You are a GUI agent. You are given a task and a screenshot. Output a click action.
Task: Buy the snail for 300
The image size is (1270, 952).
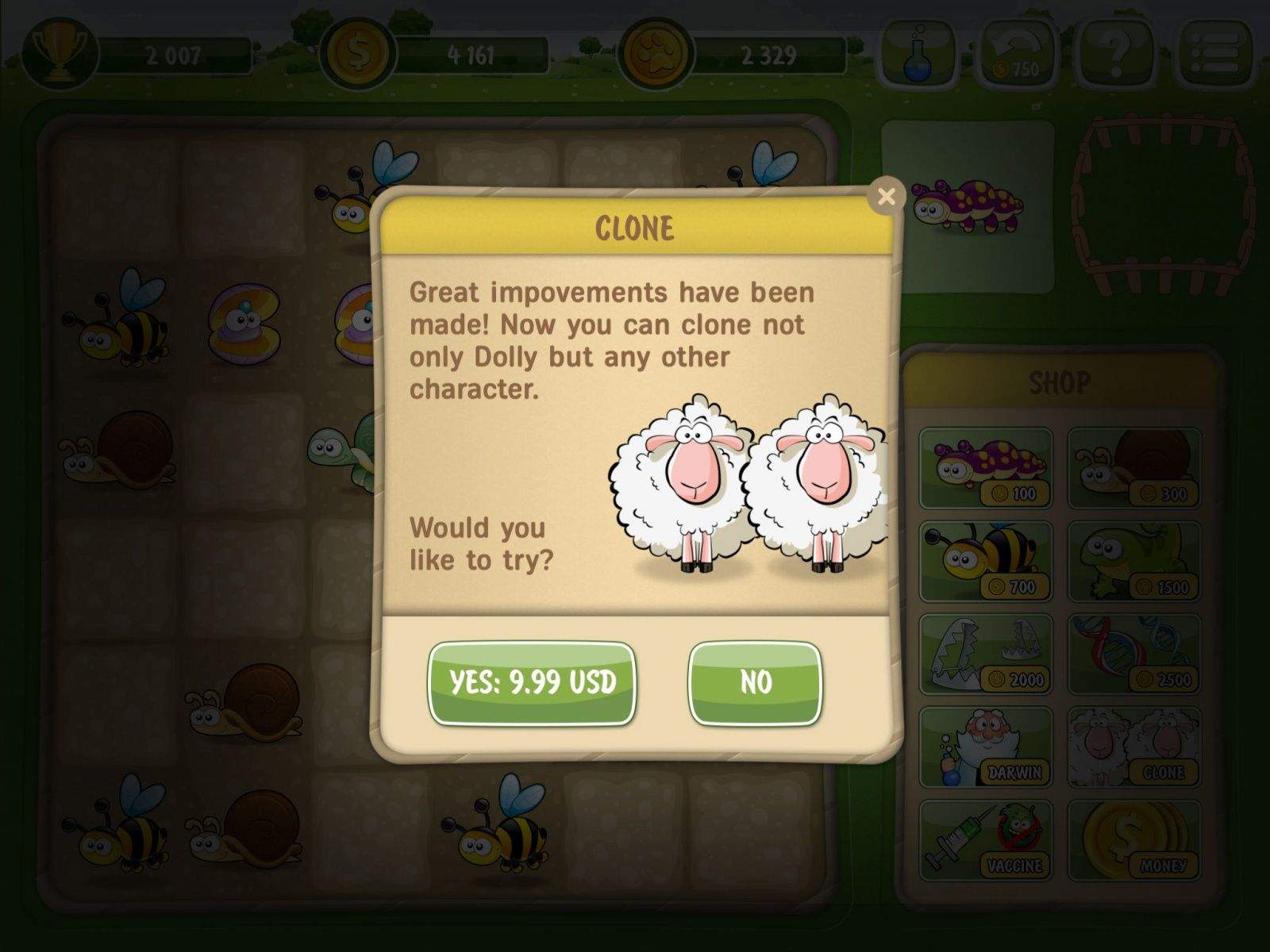coord(1133,468)
